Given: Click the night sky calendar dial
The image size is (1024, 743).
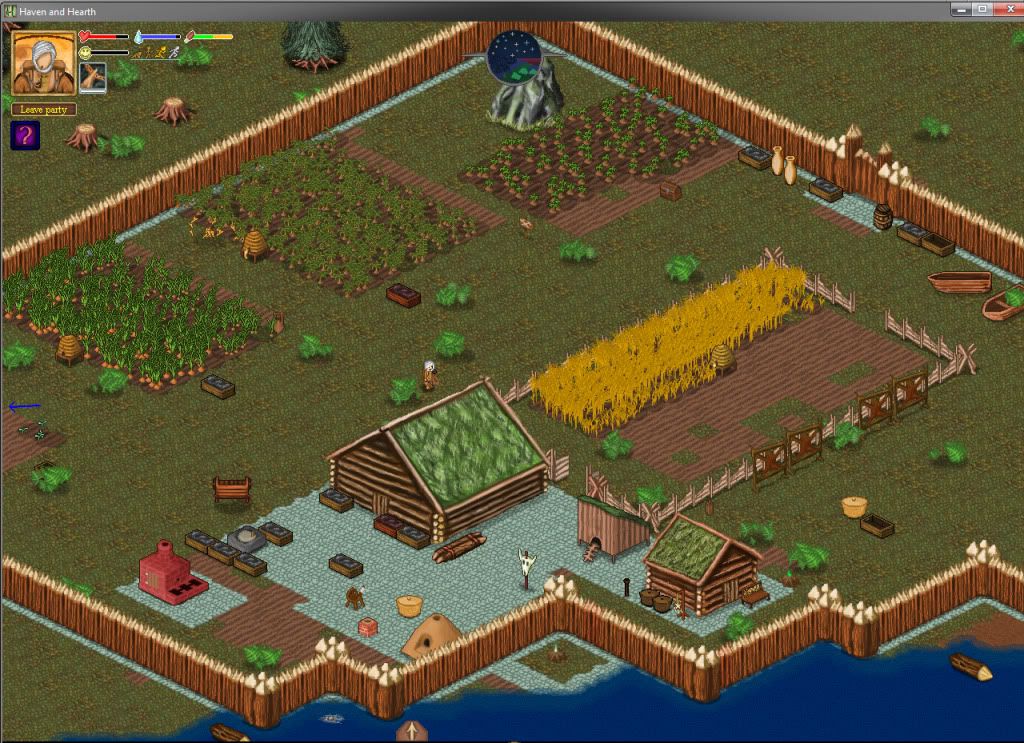Looking at the screenshot, I should coord(514,57).
